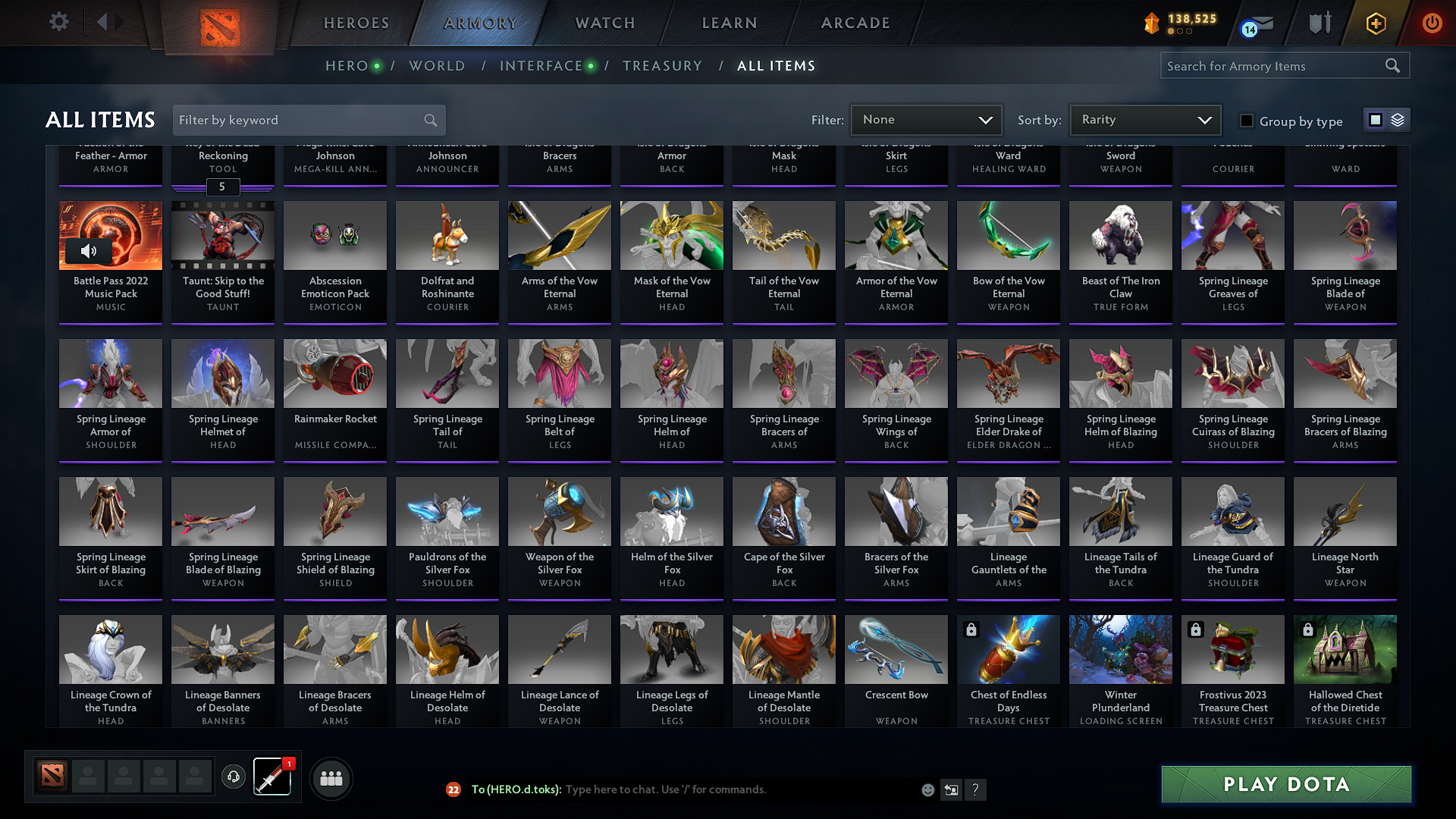The image size is (1456, 819).
Task: Click the smiley emoticon icon in chat bar
Action: point(927,789)
